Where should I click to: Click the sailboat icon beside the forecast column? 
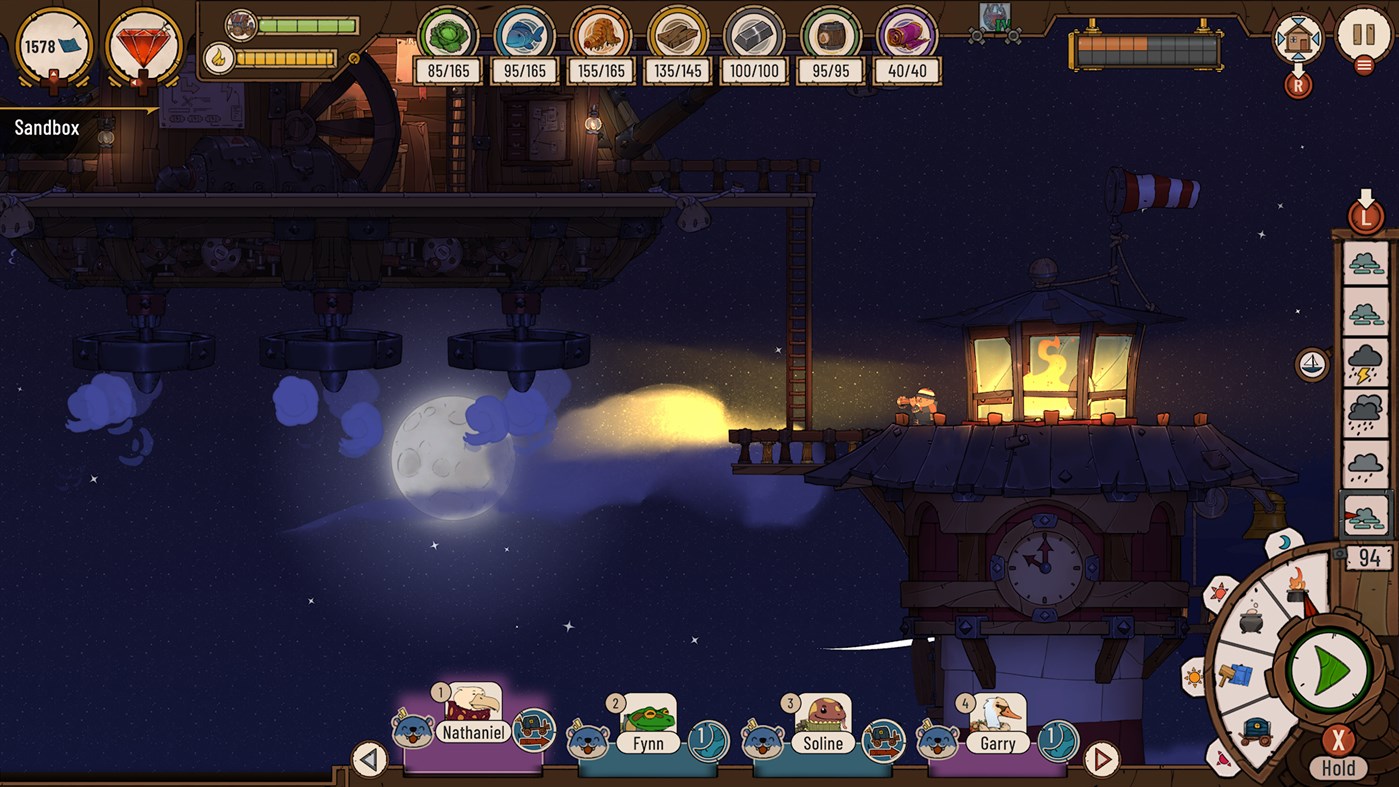pos(1310,363)
